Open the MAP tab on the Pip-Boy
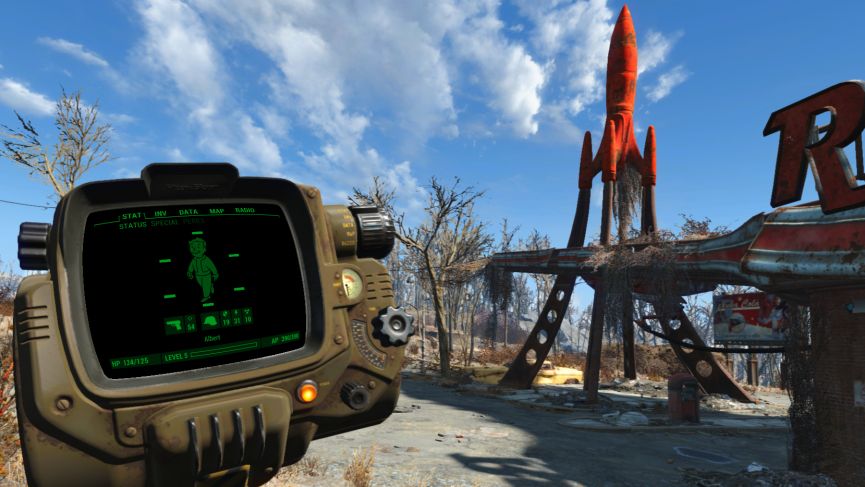The image size is (865, 487). (x=216, y=211)
